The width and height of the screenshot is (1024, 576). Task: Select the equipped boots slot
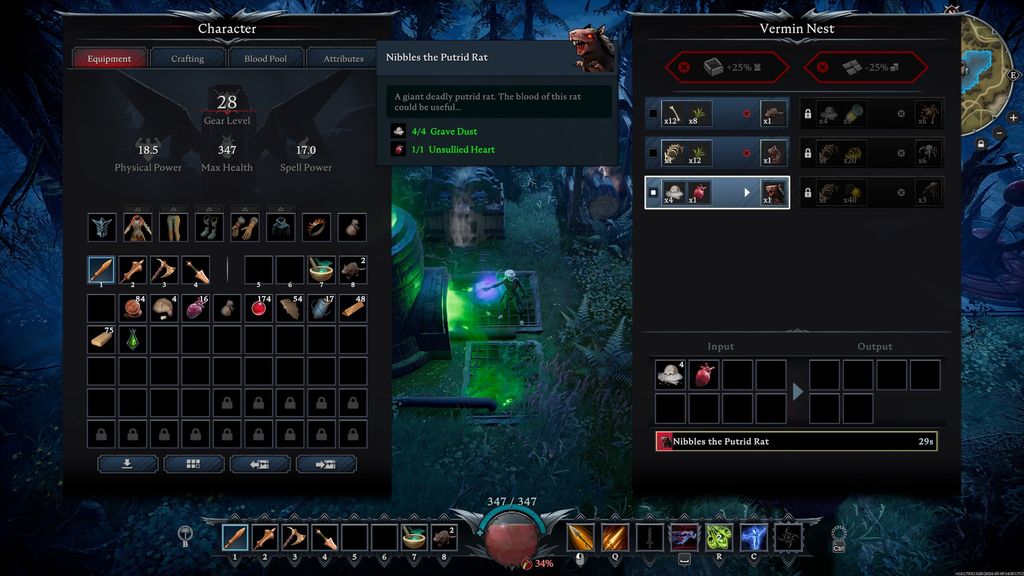pyautogui.click(x=209, y=227)
